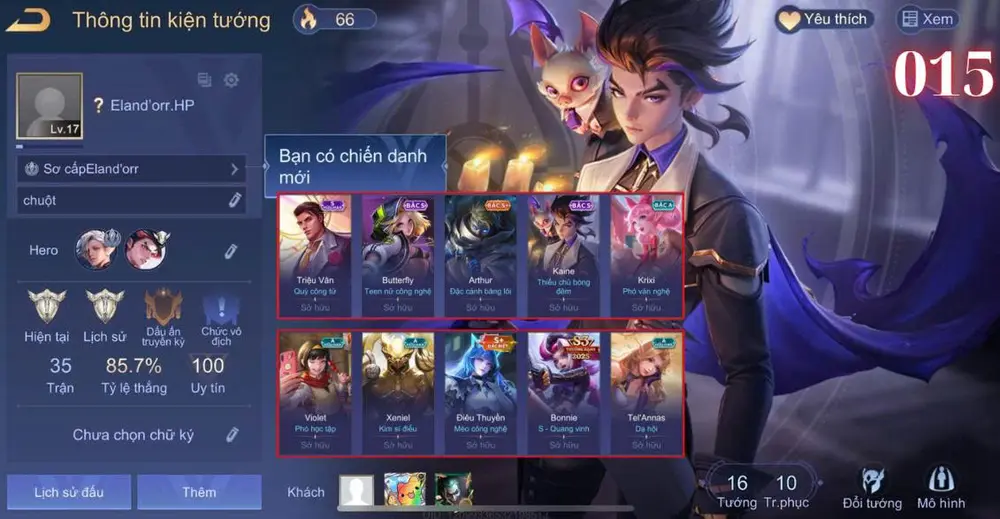Edit the favorite Hero selection

[x=230, y=250]
